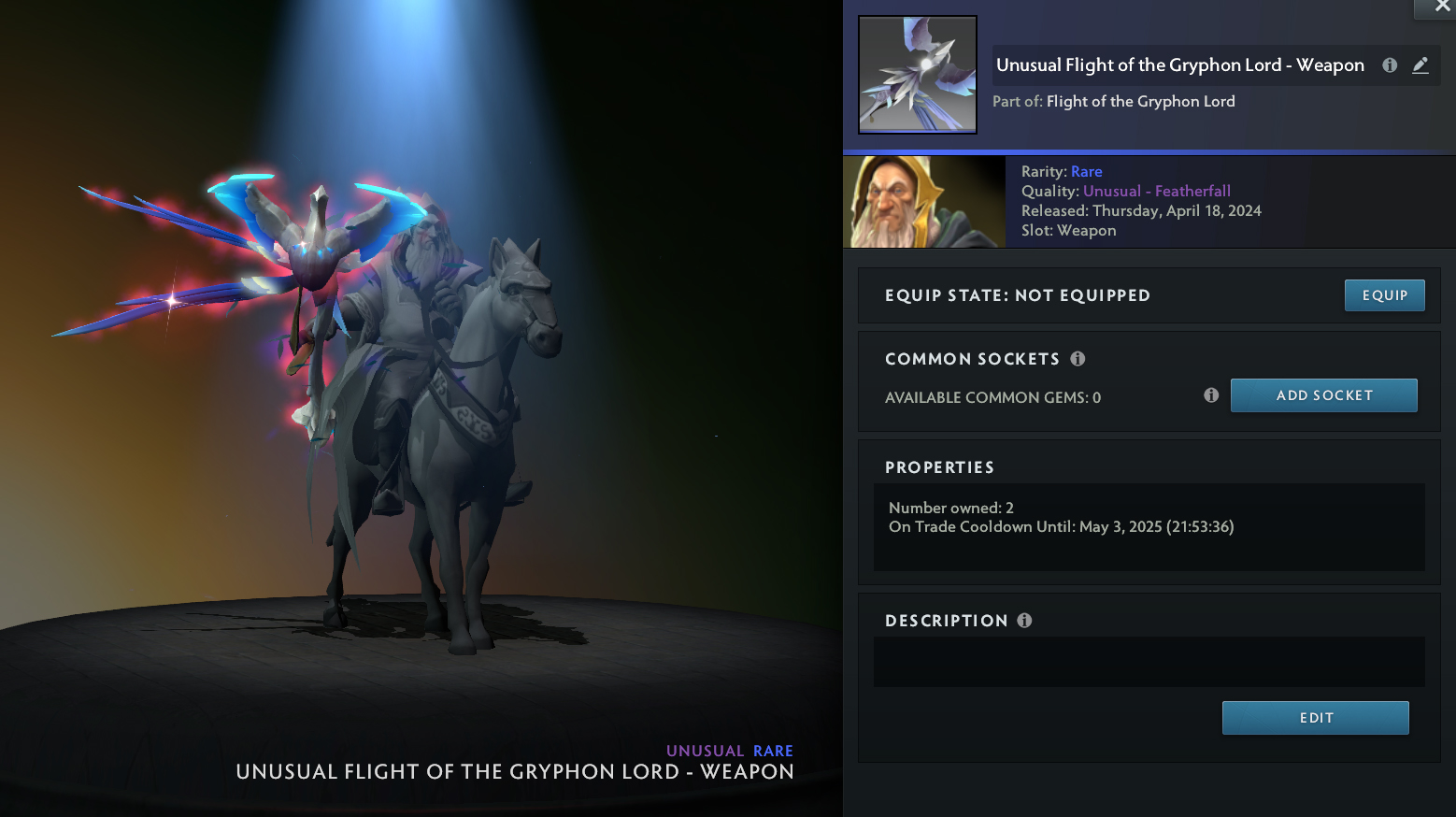The image size is (1456, 817).
Task: Equip the Gryphon Lord weapon
Action: tap(1384, 295)
